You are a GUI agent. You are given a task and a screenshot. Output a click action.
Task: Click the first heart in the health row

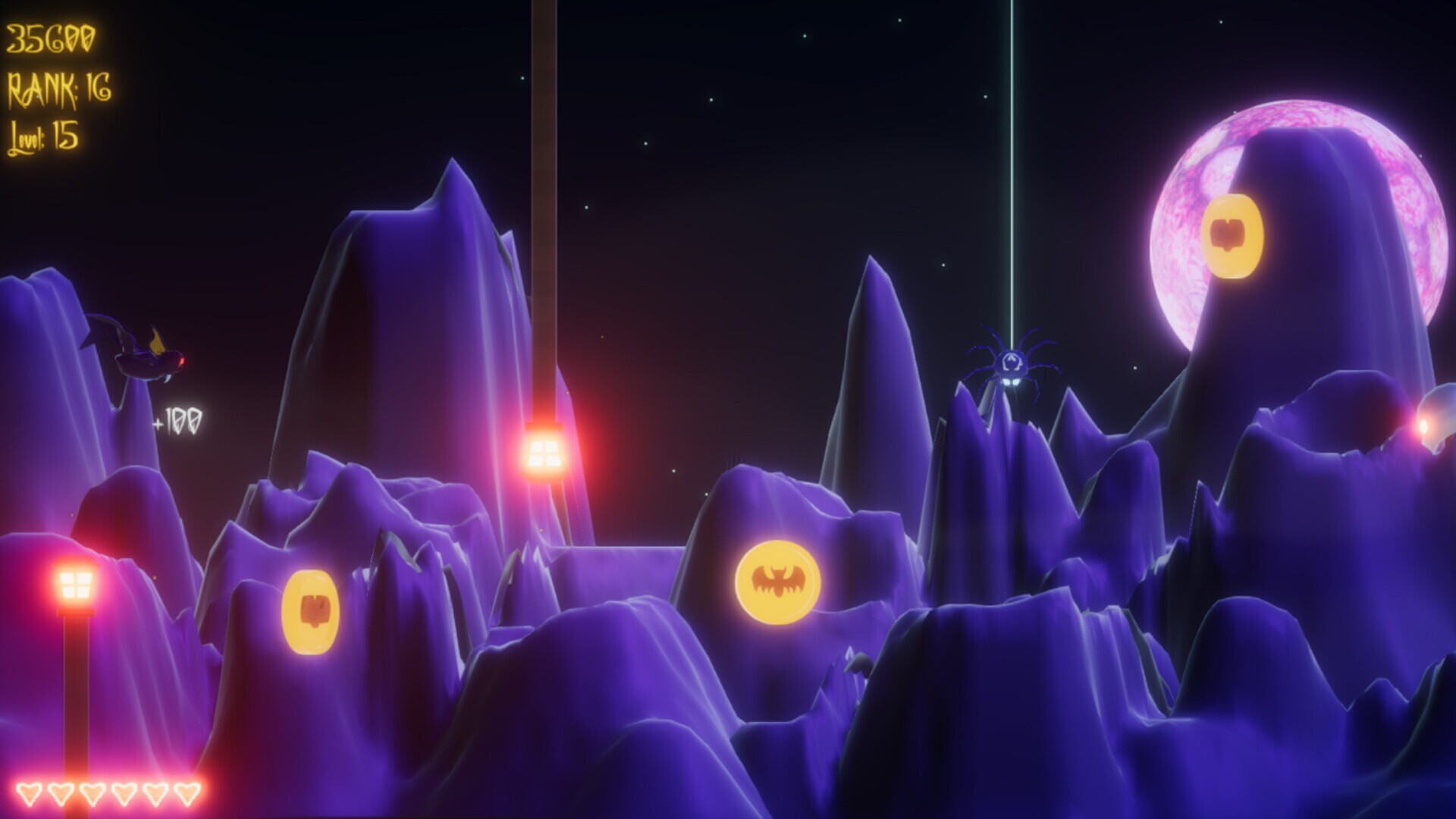click(x=28, y=793)
